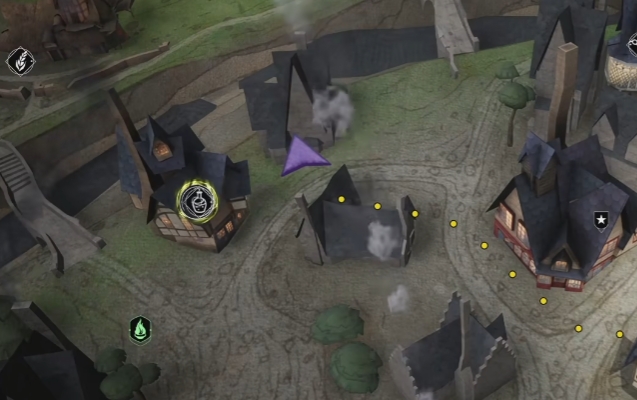Image resolution: width=637 pixels, height=400 pixels.
Task: Click the star shield shop marker
Action: click(601, 220)
